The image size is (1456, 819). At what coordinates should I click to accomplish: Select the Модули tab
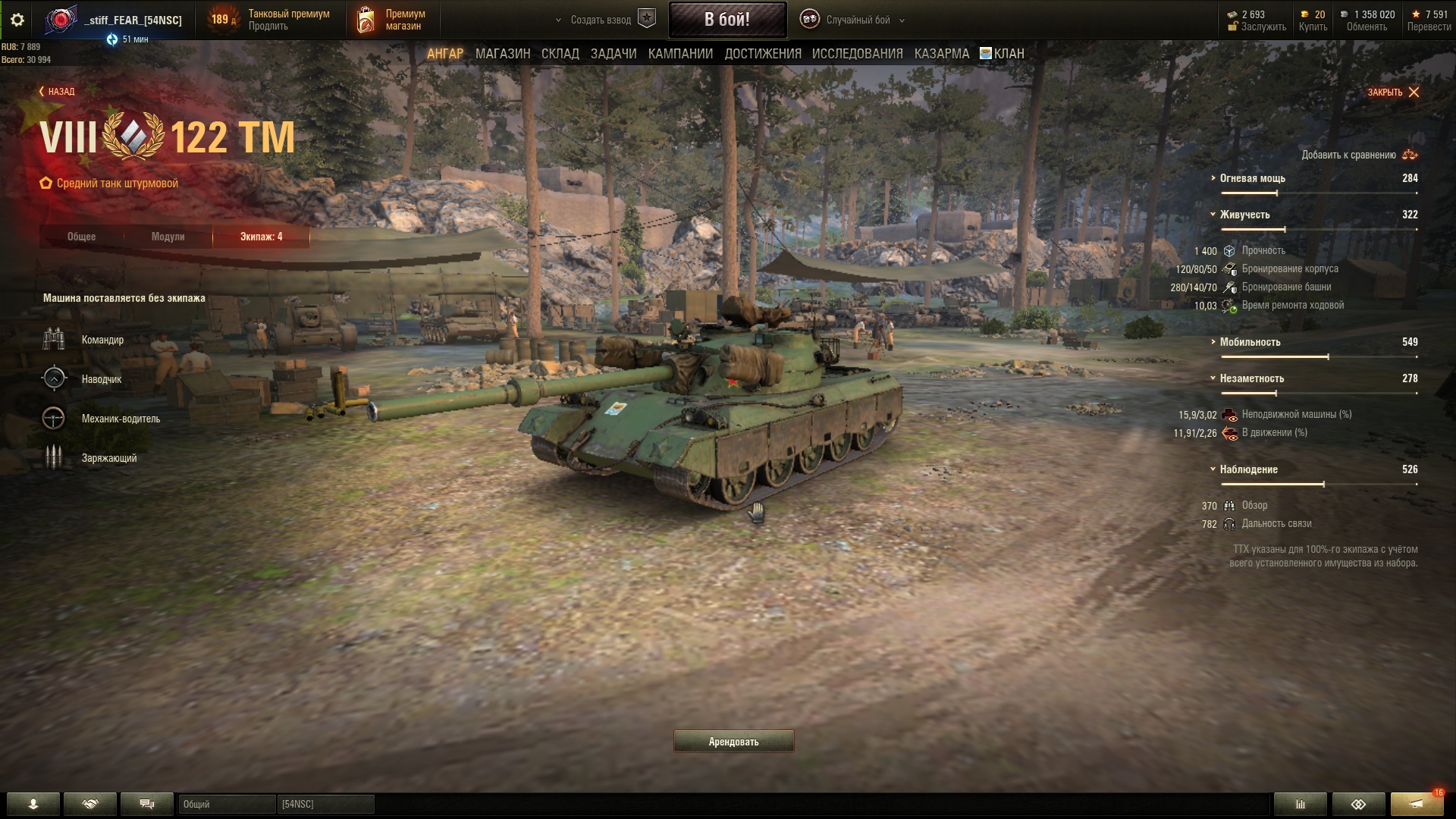point(168,237)
